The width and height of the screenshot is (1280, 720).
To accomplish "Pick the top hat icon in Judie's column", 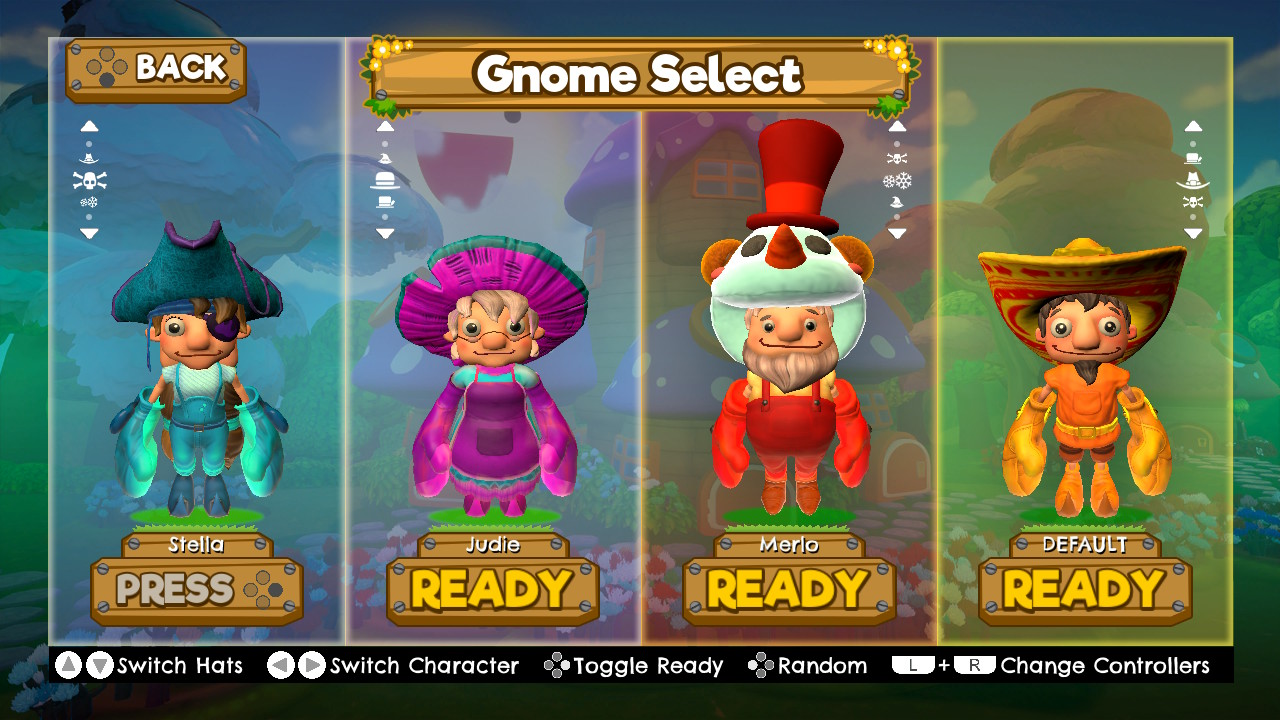I will 386,201.
